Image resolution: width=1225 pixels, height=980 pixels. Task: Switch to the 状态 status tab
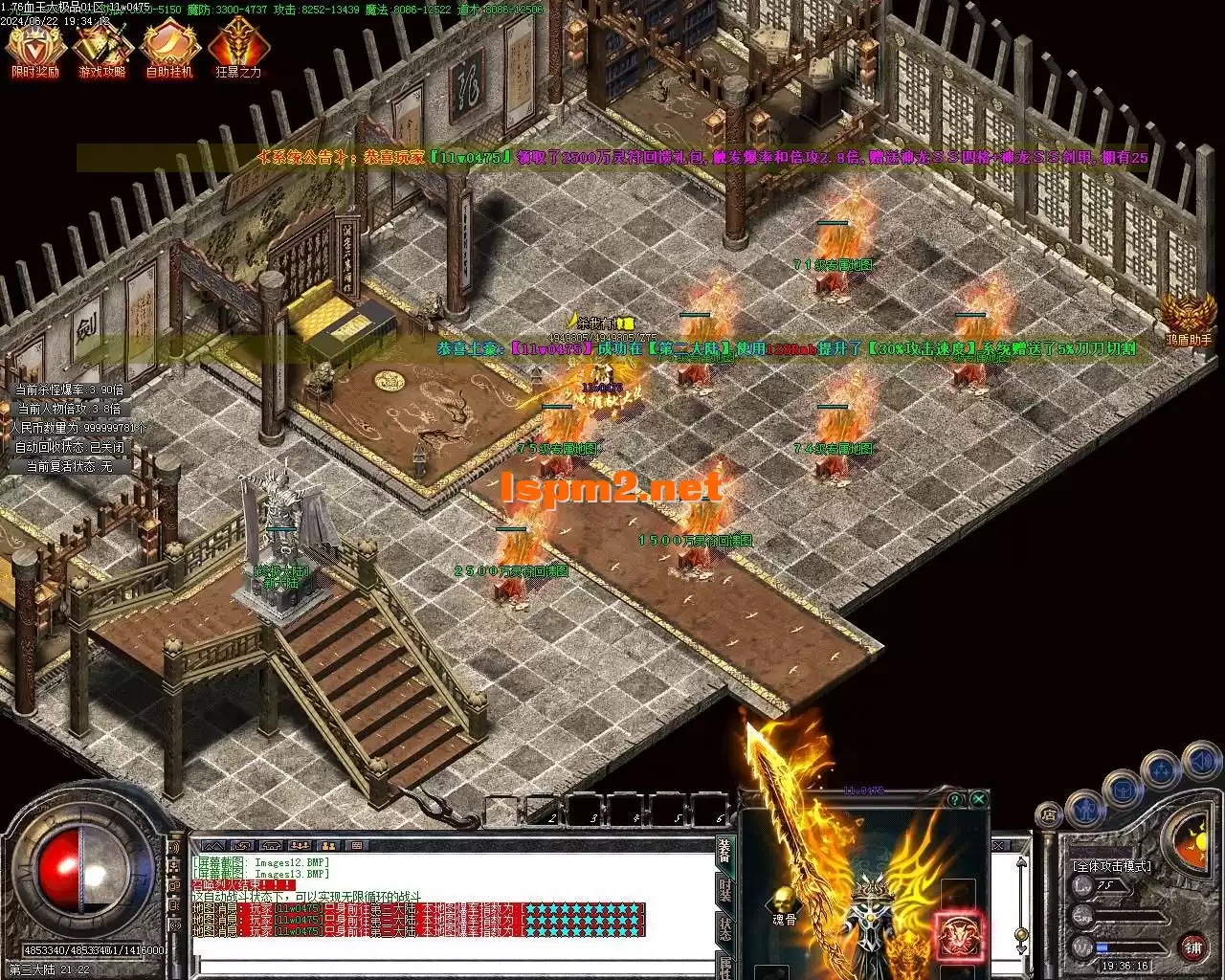[725, 929]
